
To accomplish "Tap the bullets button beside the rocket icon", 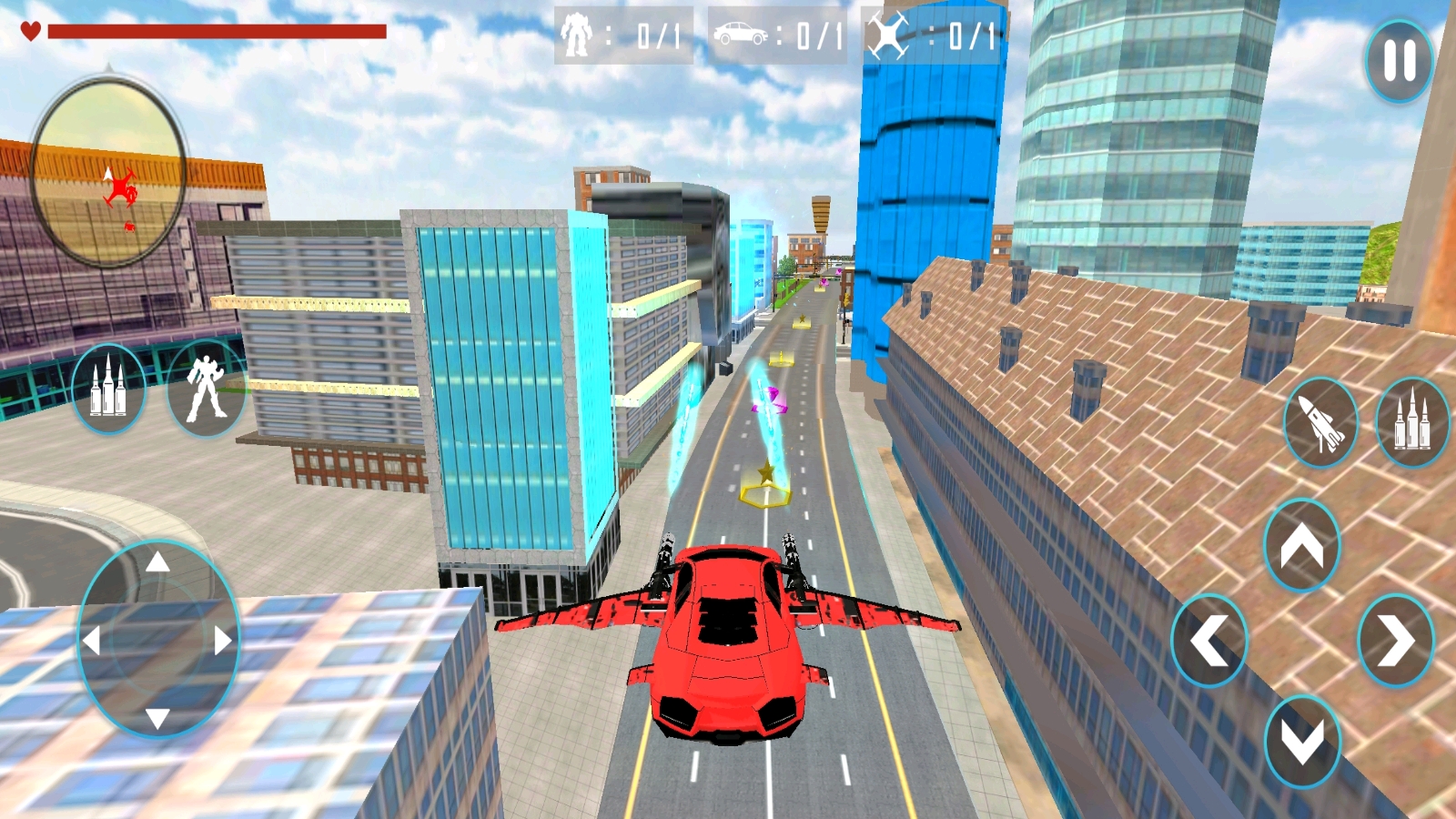I will tap(1412, 422).
